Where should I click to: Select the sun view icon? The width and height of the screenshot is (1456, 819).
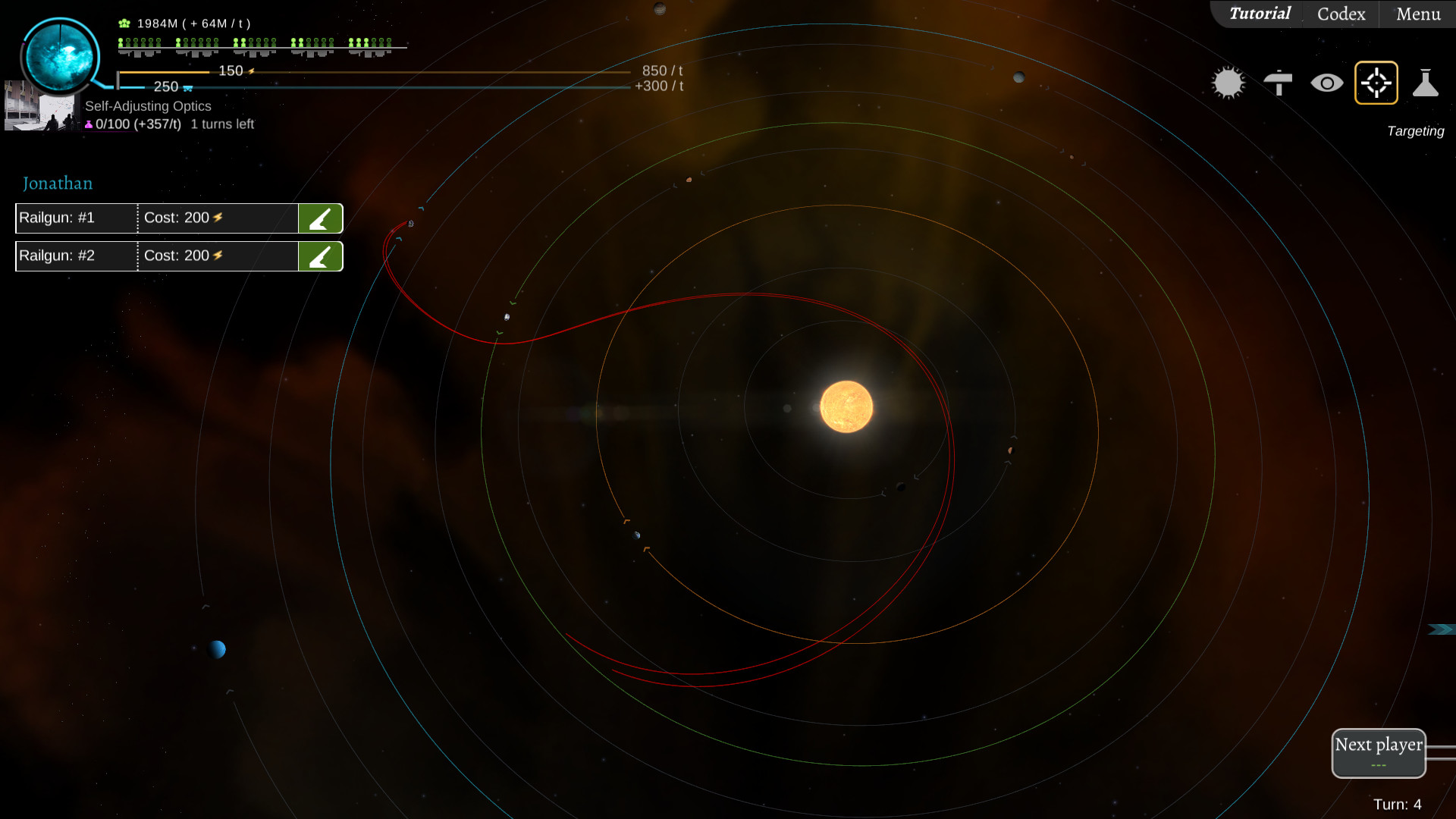(1228, 82)
